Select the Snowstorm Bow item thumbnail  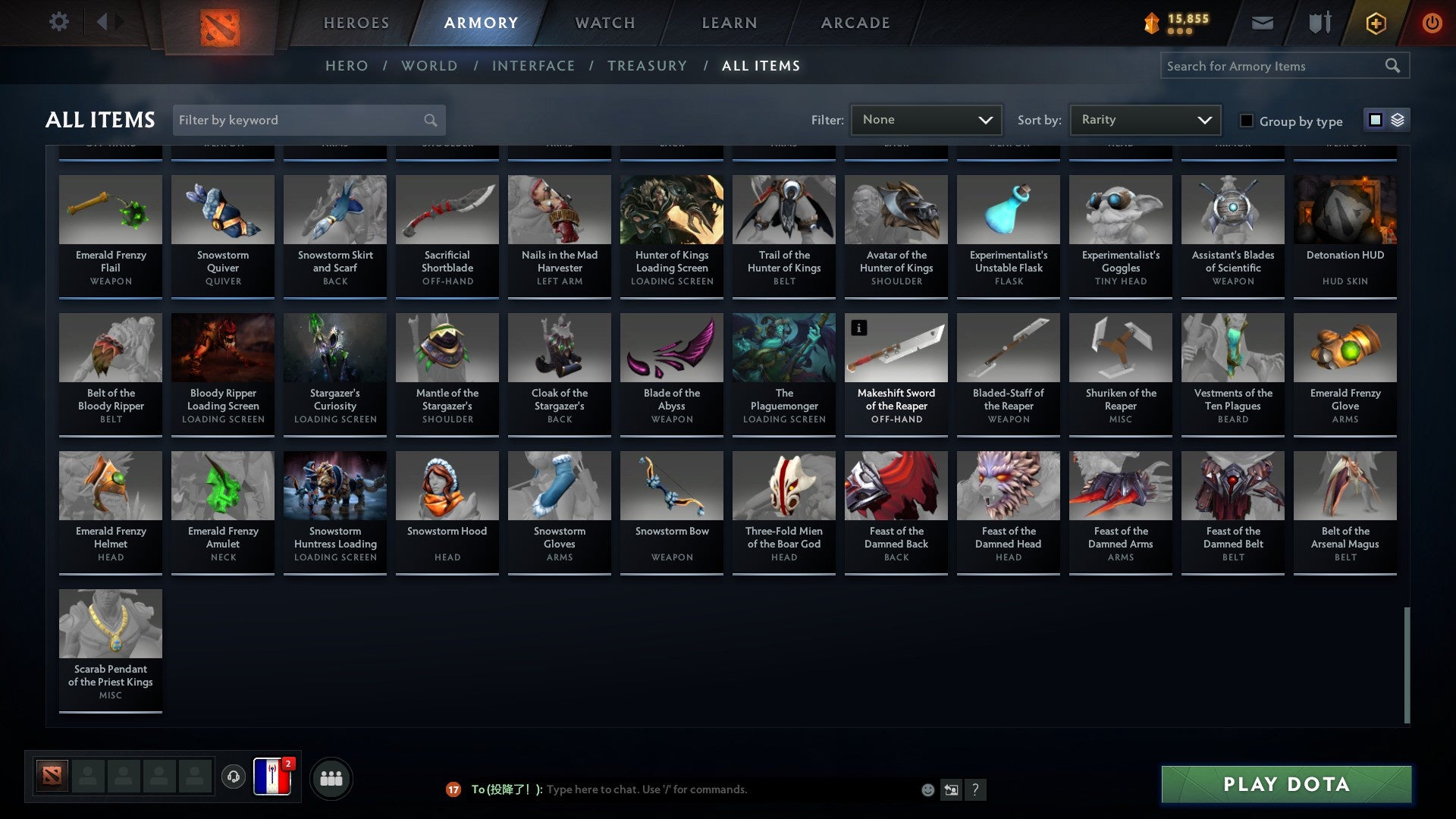(671, 485)
